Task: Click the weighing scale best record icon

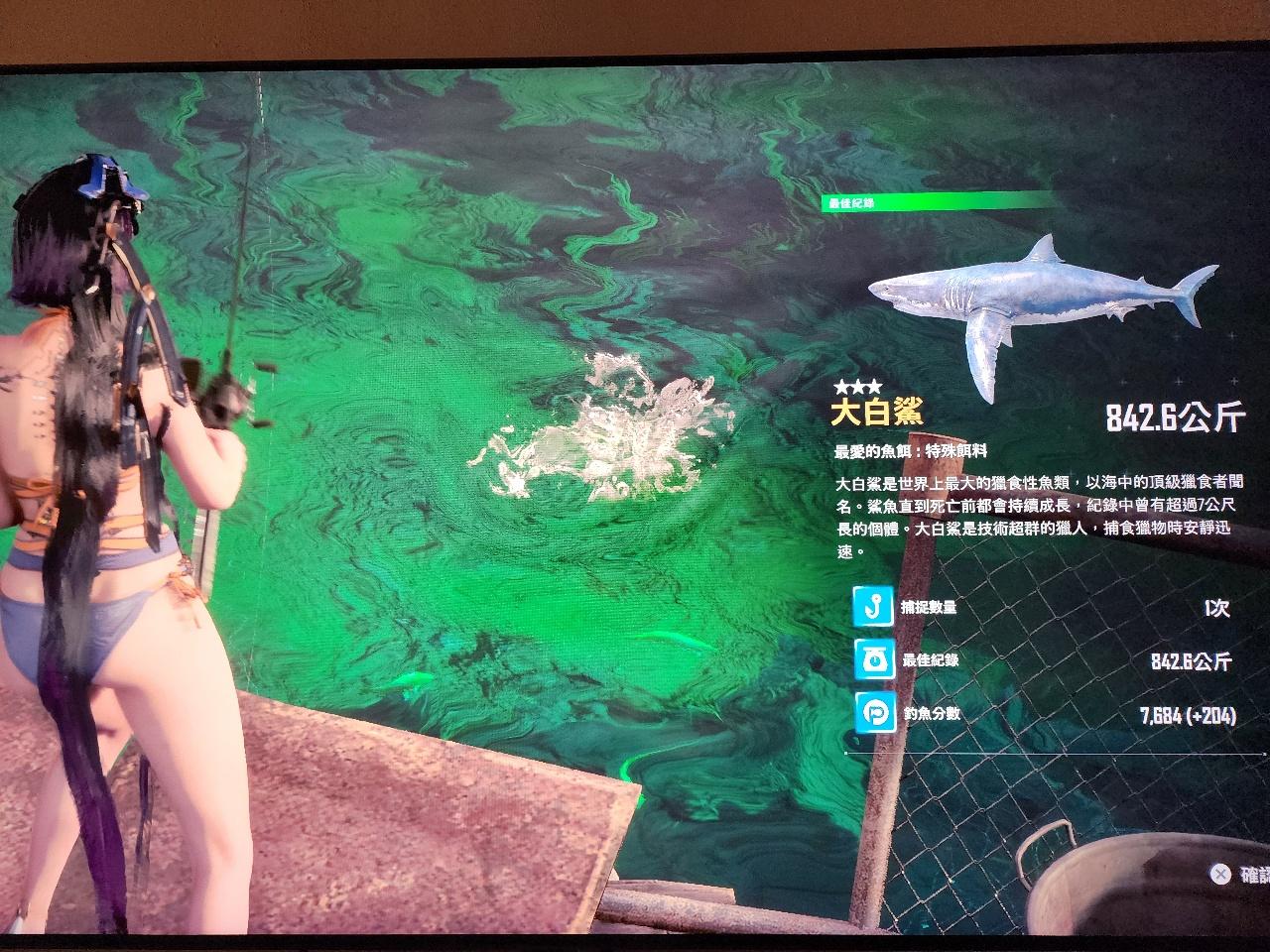Action: coord(872,659)
